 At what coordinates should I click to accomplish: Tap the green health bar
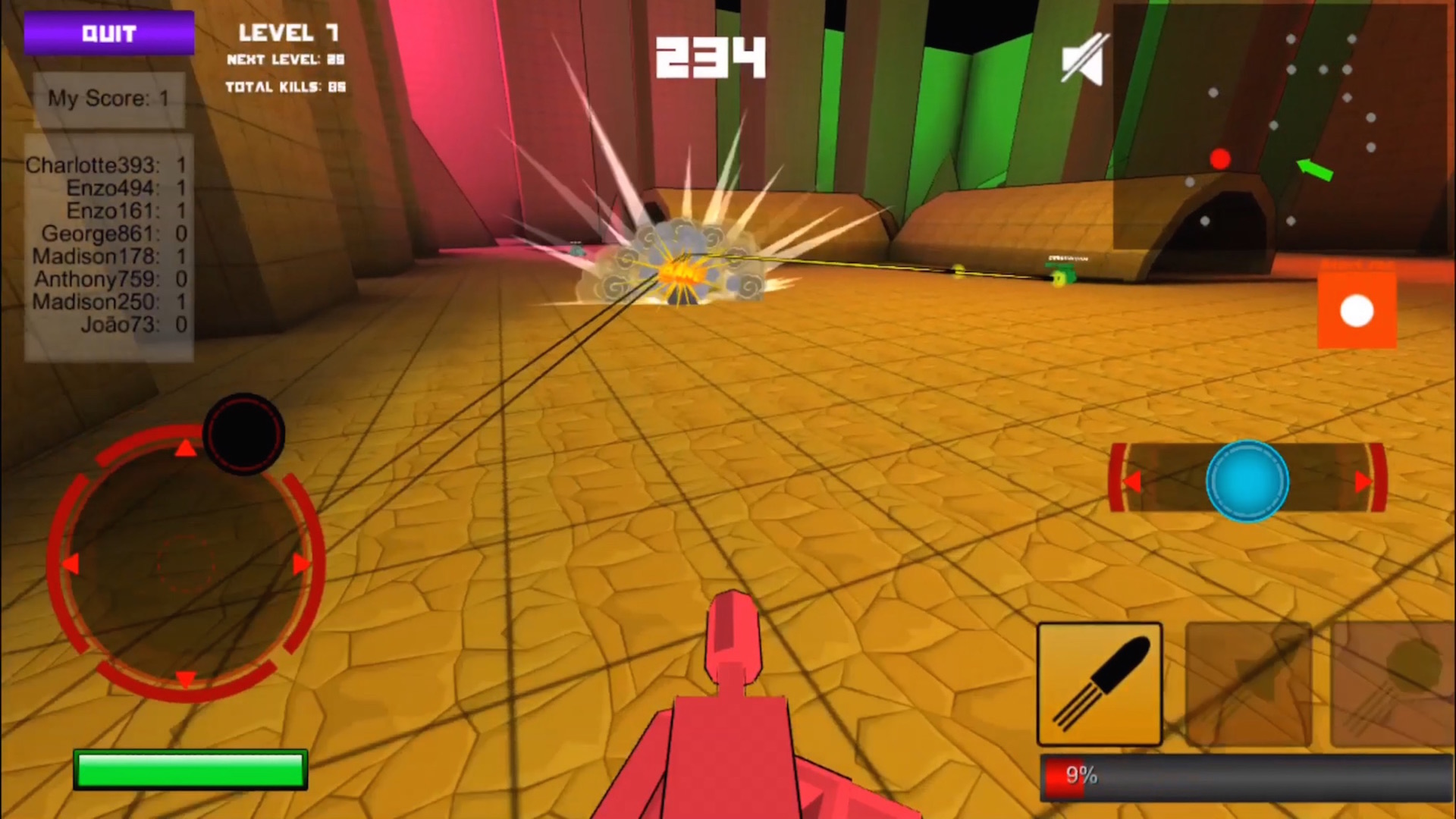pyautogui.click(x=189, y=769)
